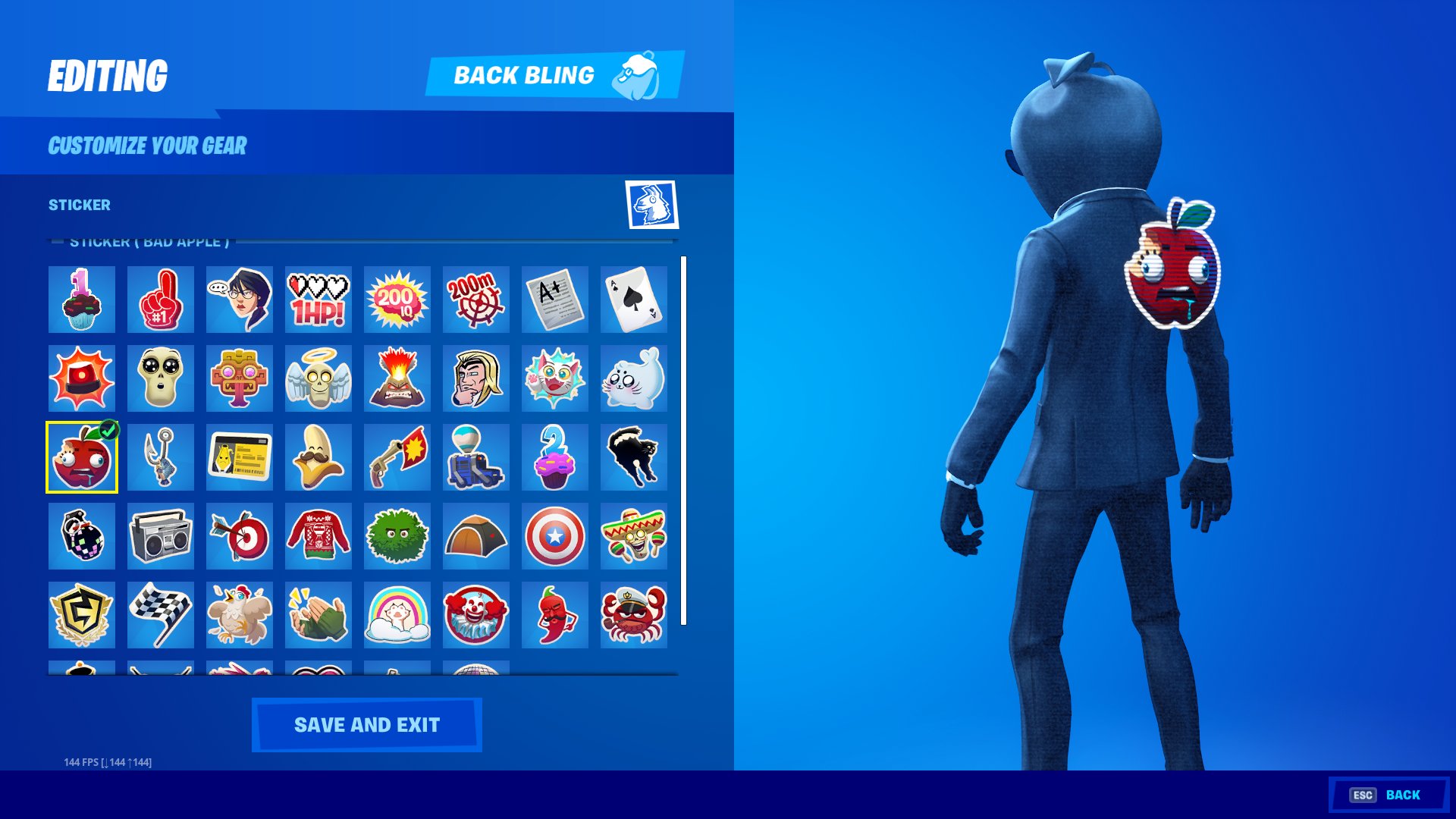1456x819 pixels.
Task: Select the captain crab sticker
Action: pos(634,616)
